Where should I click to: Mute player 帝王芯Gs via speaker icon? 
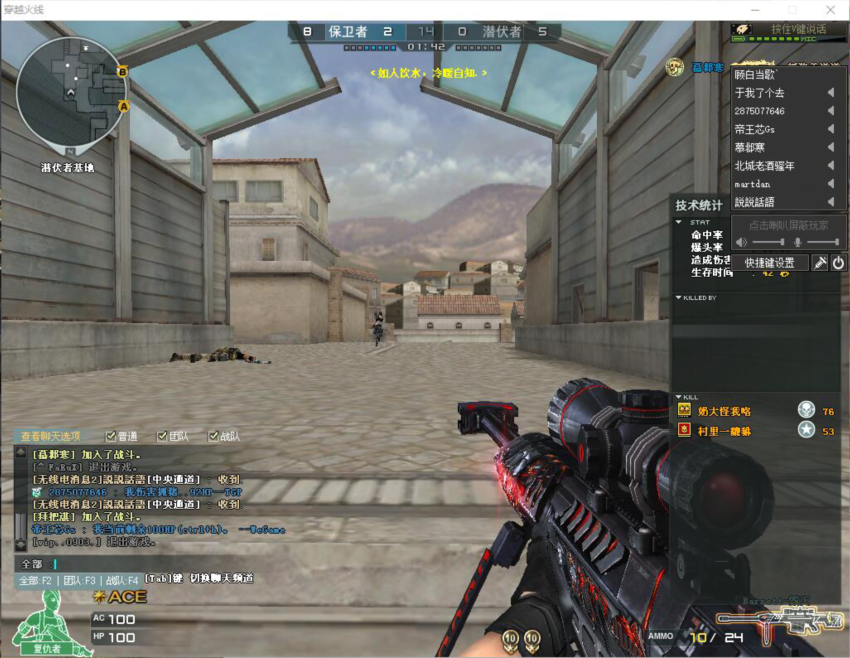[830, 129]
